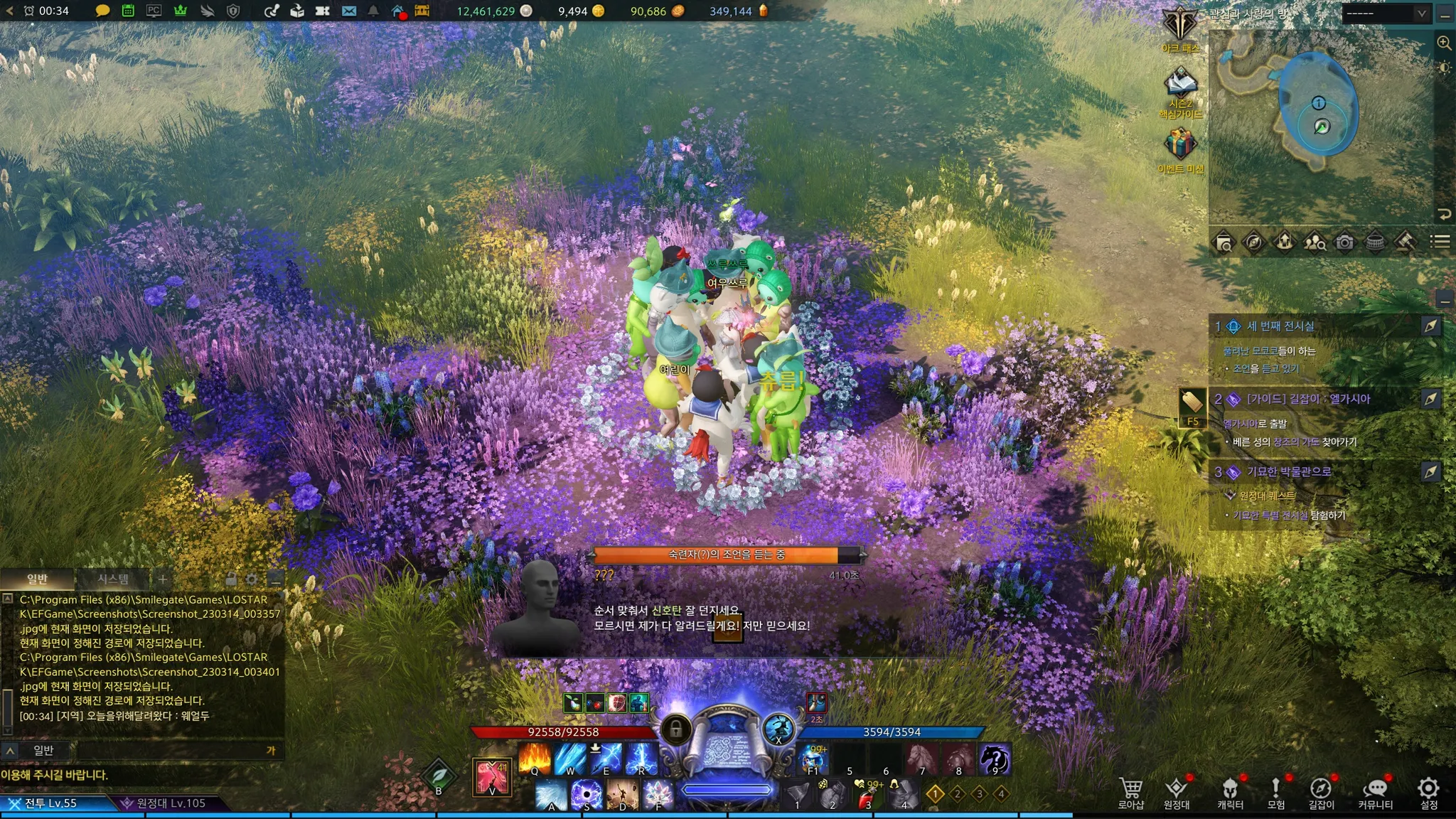Screen dimensions: 1456x819
Task: Open the 아크 패스 icon
Action: (x=1180, y=28)
